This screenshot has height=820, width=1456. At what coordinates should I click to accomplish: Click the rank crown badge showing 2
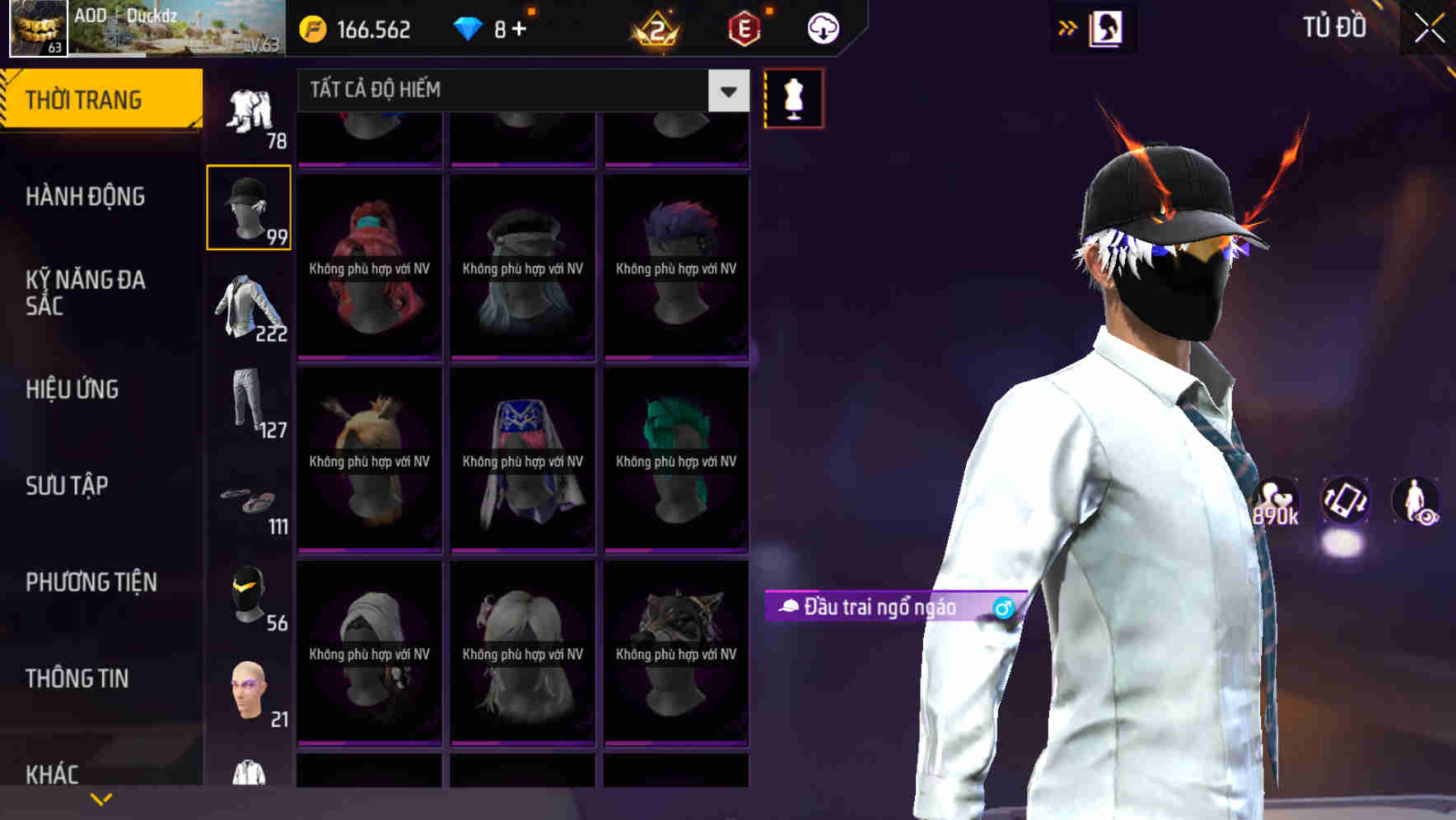(653, 27)
